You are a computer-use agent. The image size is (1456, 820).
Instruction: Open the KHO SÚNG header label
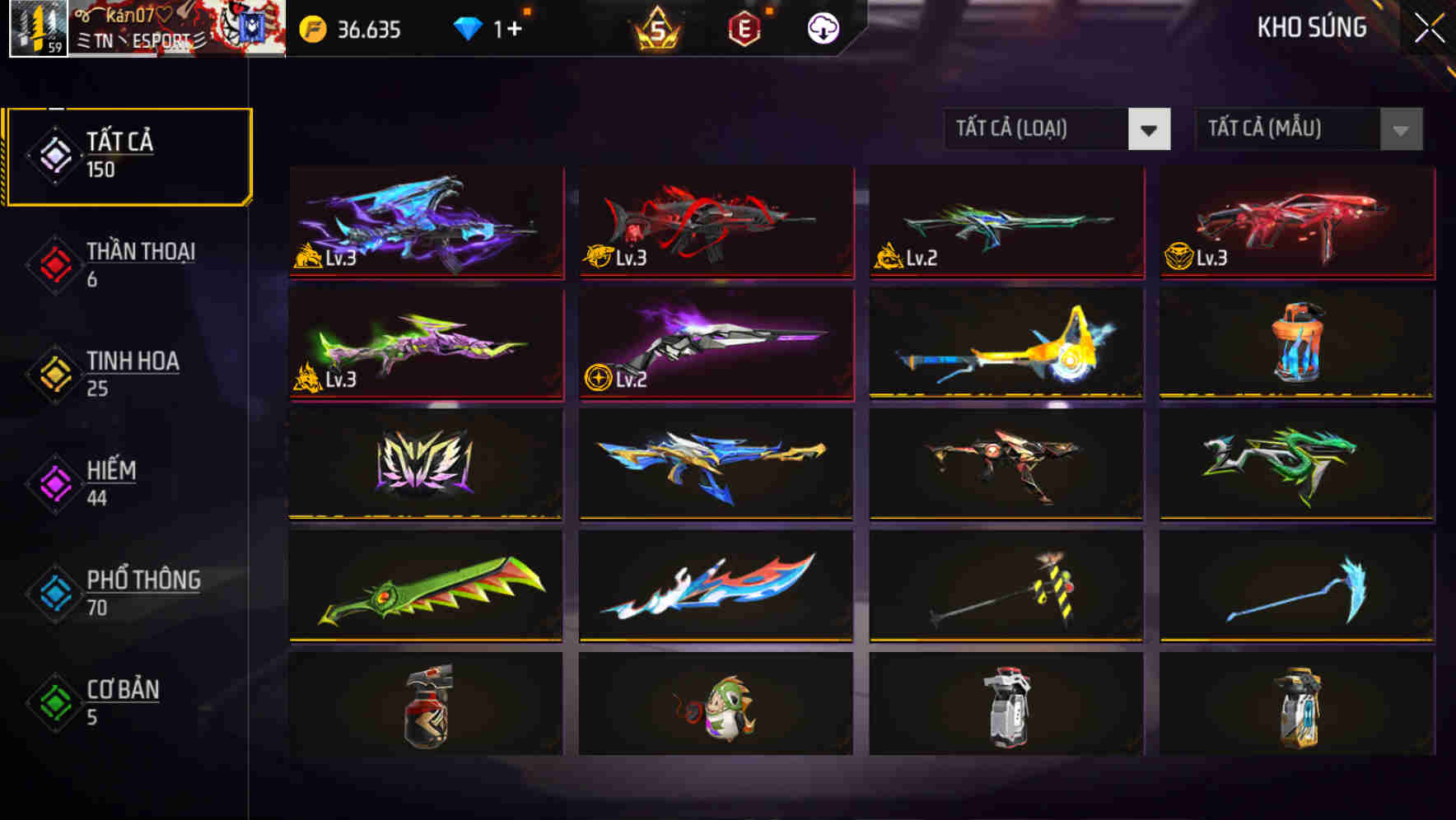[x=1313, y=27]
